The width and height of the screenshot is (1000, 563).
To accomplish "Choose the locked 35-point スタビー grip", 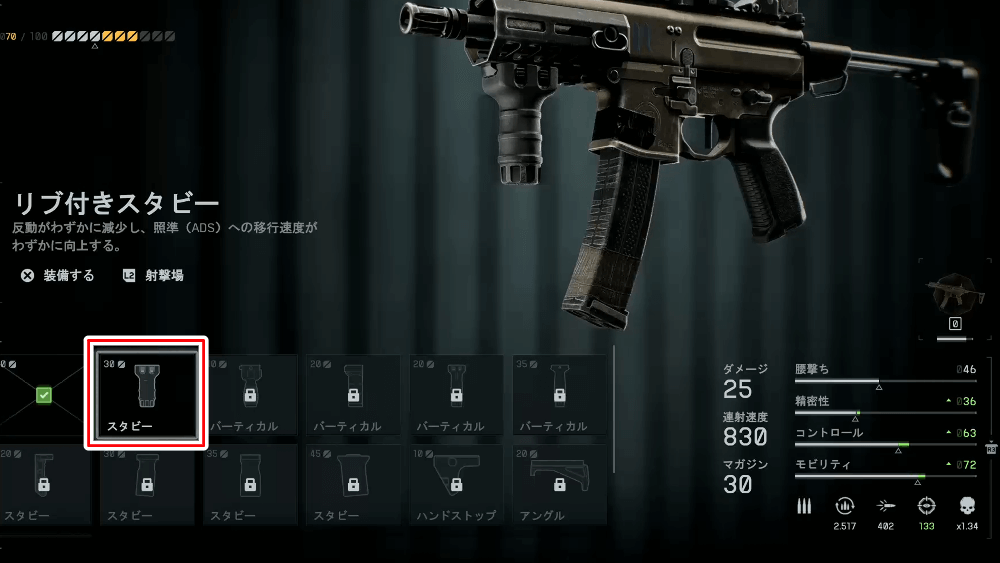I will tap(249, 484).
